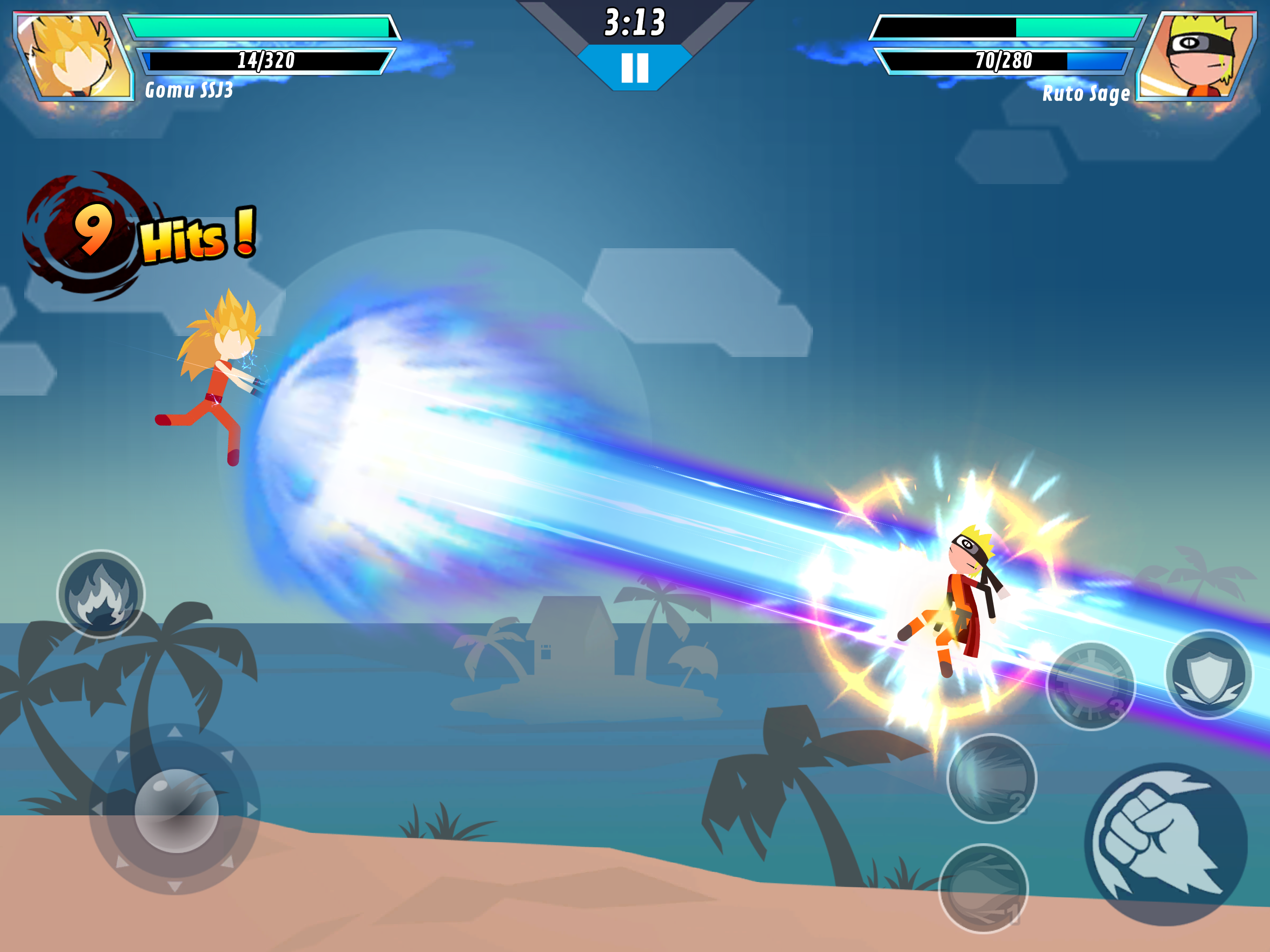
Task: Pause the fight
Action: (x=635, y=68)
